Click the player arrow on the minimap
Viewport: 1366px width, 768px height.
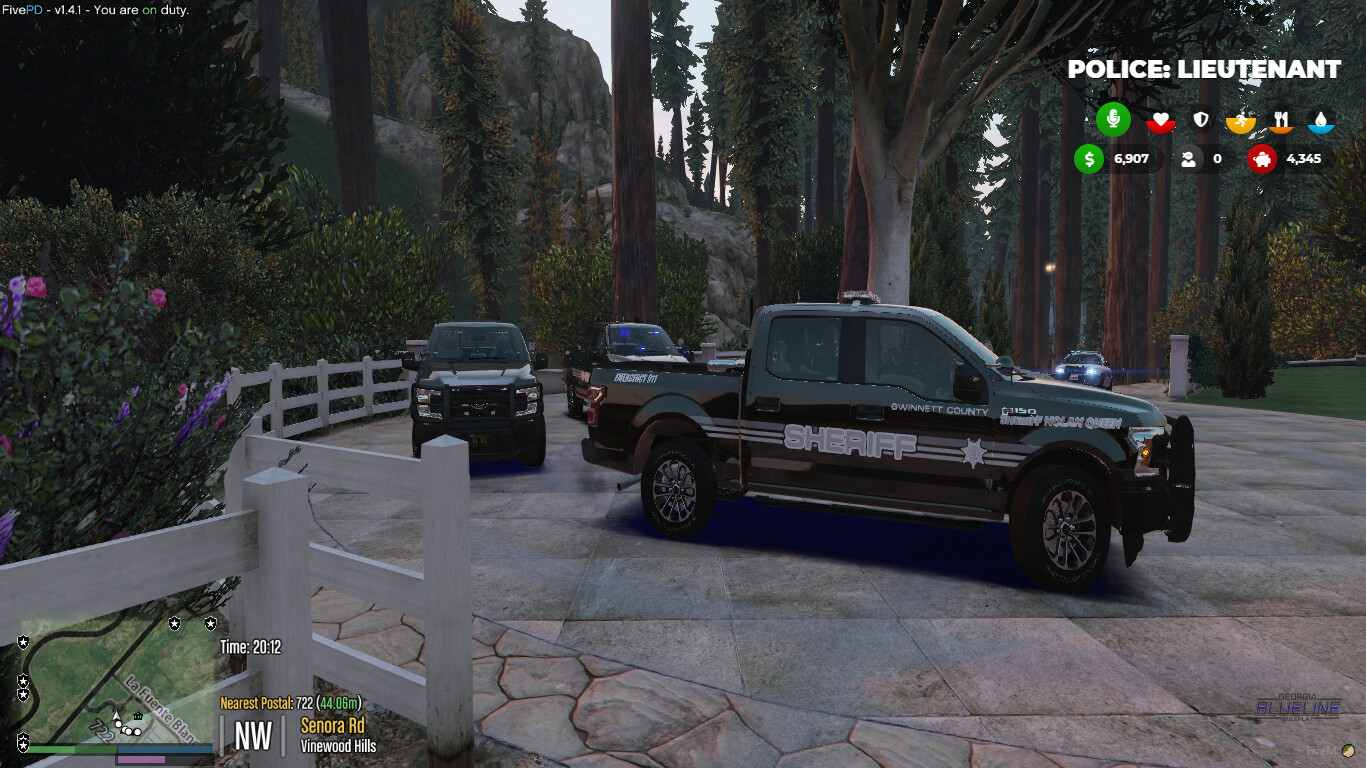[117, 716]
